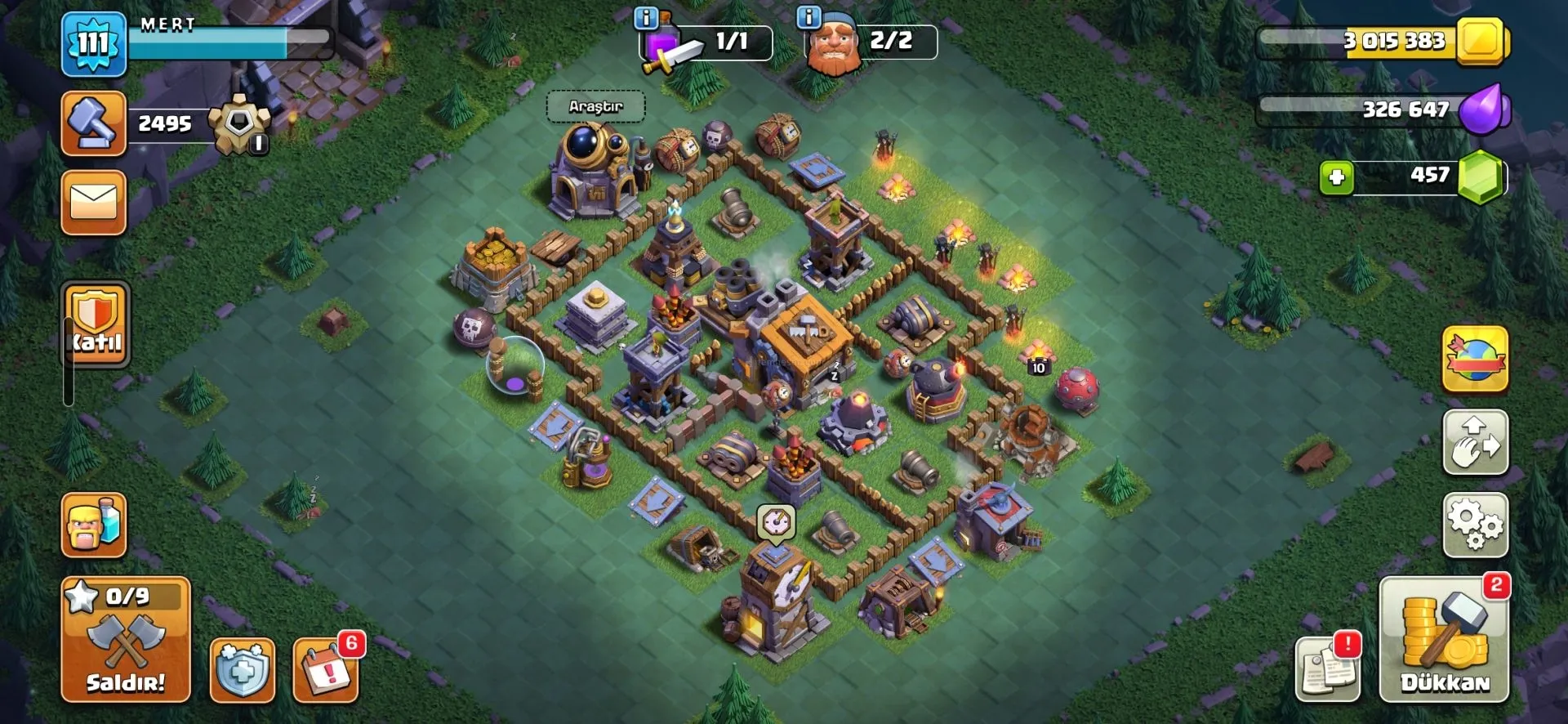Open the news papers button with alert
Image resolution: width=1568 pixels, height=724 pixels.
point(1328,670)
